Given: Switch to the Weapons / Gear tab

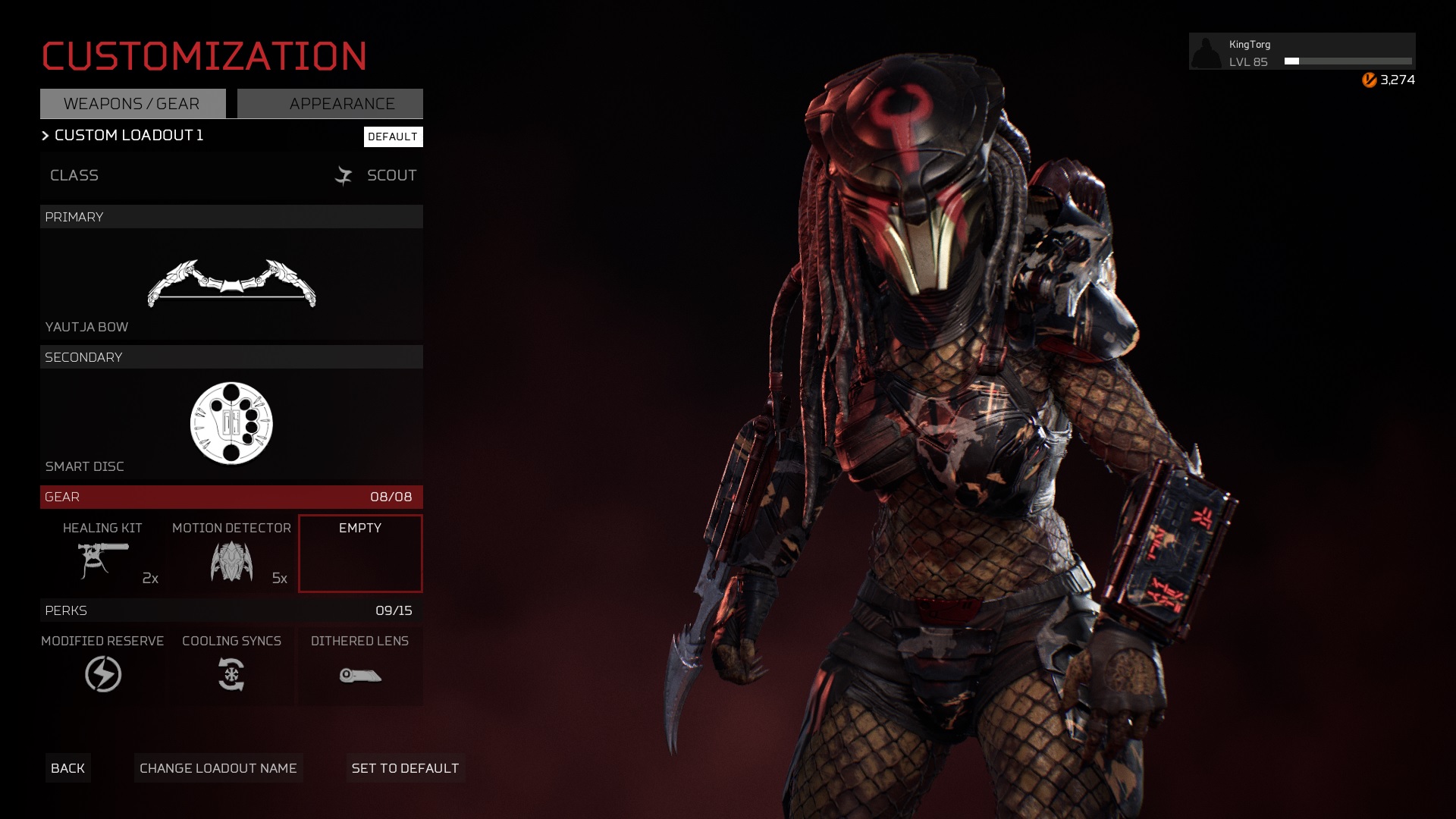Looking at the screenshot, I should tap(133, 104).
